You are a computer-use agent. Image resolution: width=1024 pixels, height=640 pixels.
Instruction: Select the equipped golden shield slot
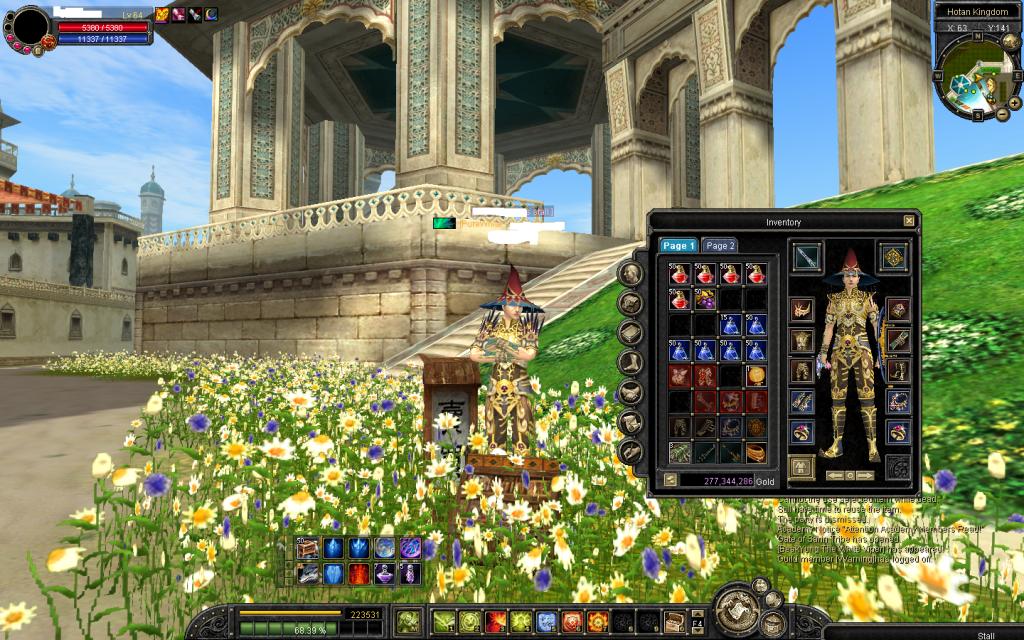(x=892, y=256)
